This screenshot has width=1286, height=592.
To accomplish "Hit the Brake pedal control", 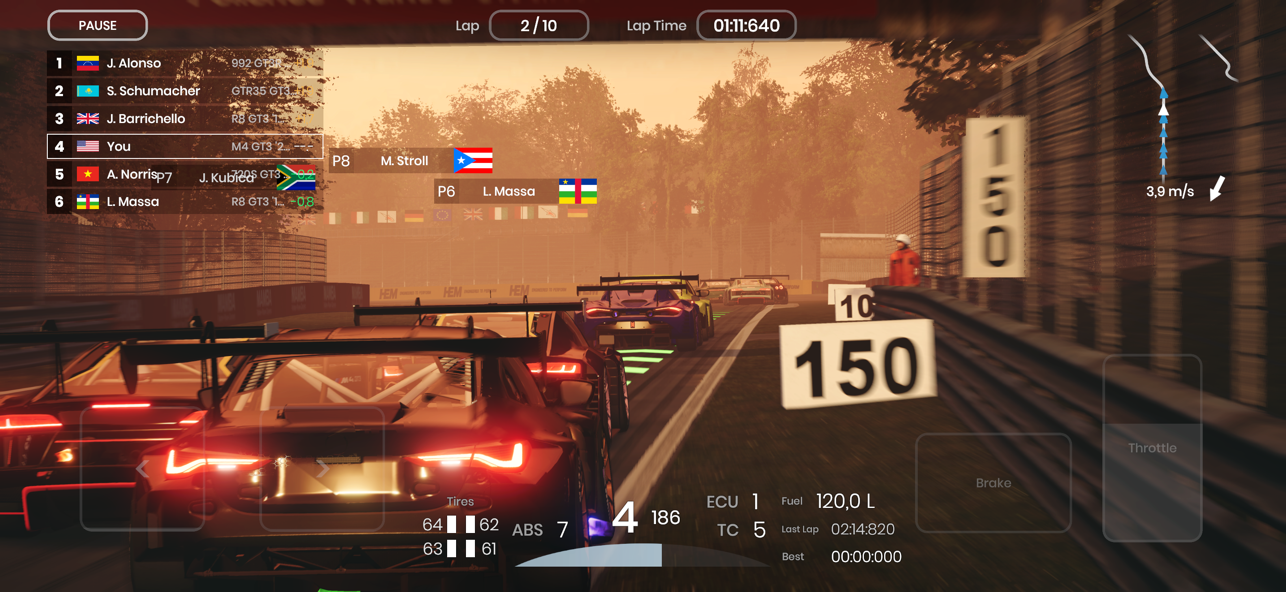I will pos(993,483).
